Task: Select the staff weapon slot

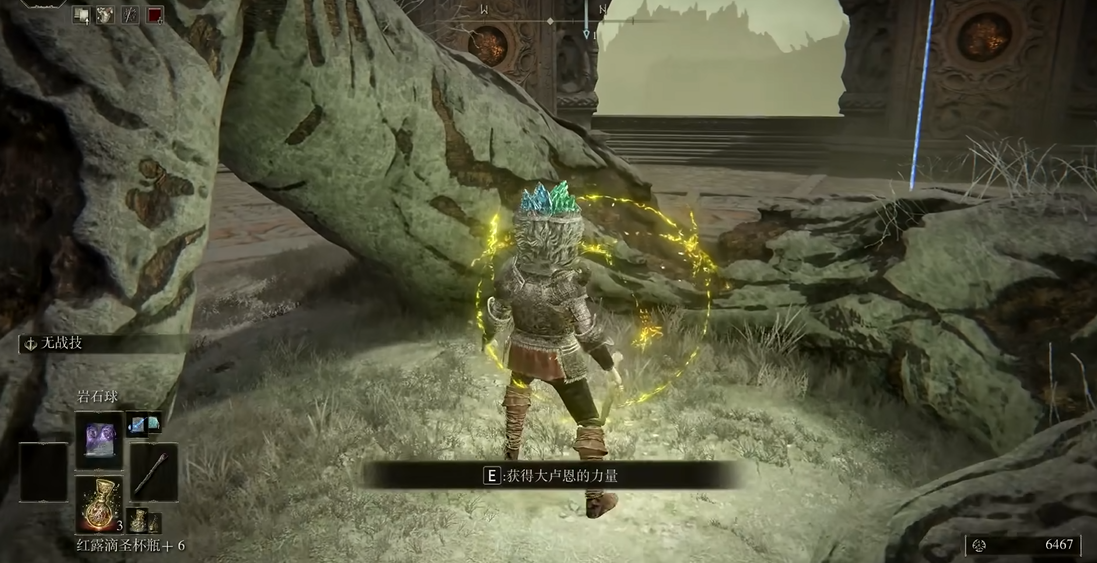Action: (x=153, y=472)
